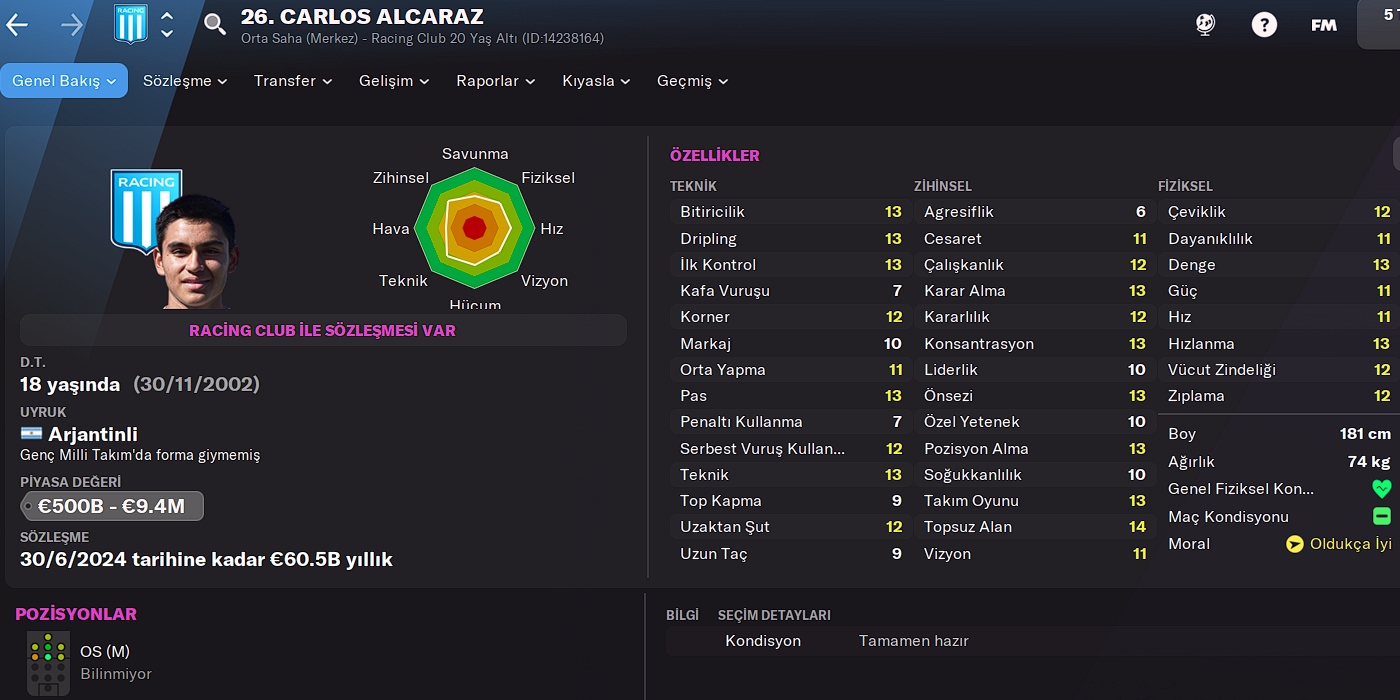Select the market value €500B - €9.4M tag

coord(112,506)
